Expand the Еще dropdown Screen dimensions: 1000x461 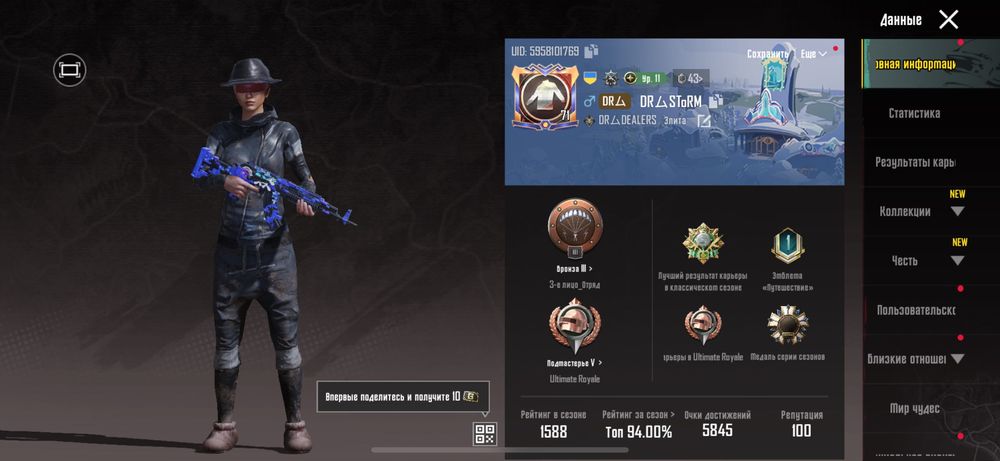click(814, 53)
